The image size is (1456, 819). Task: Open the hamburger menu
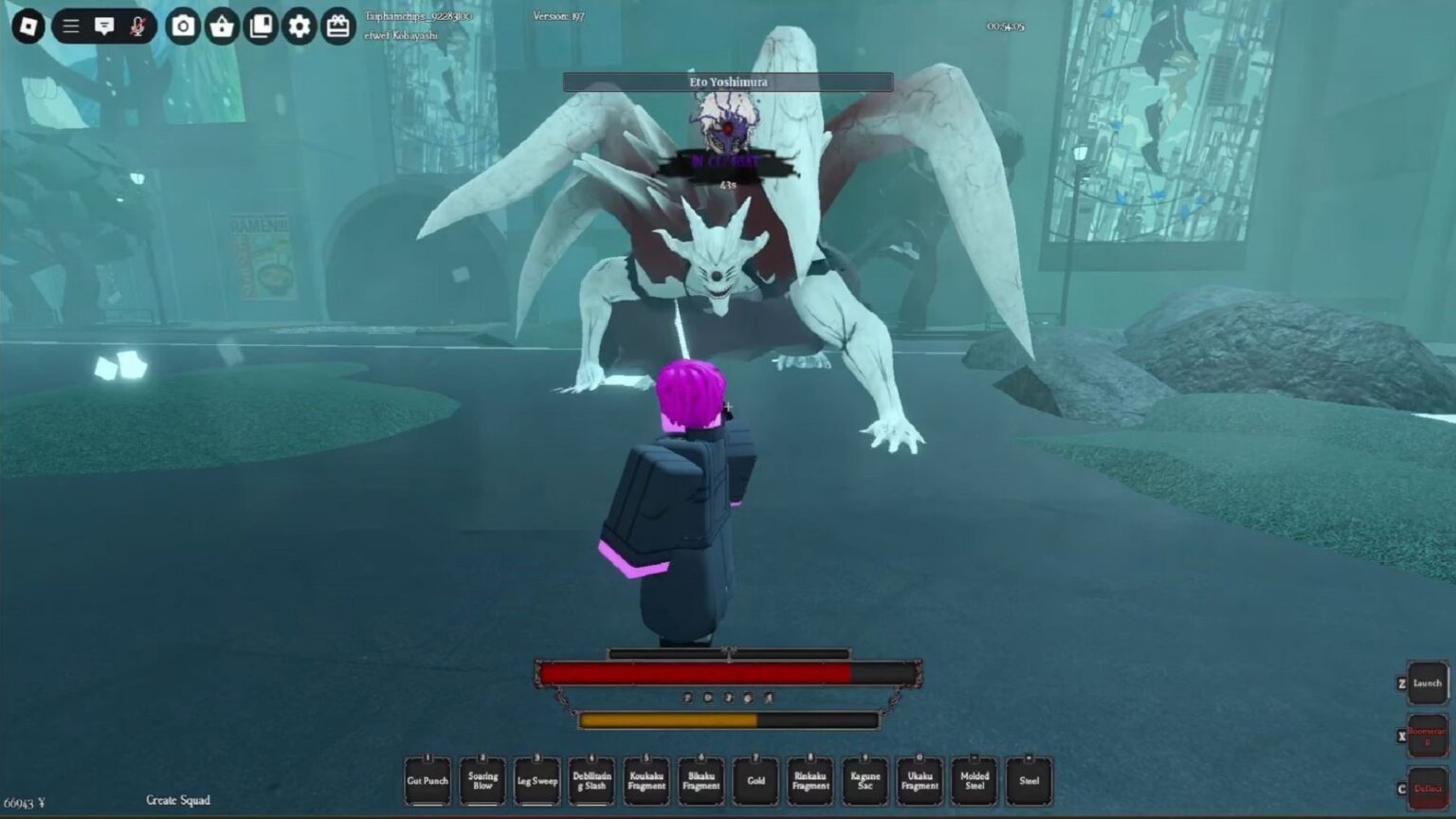tap(69, 27)
